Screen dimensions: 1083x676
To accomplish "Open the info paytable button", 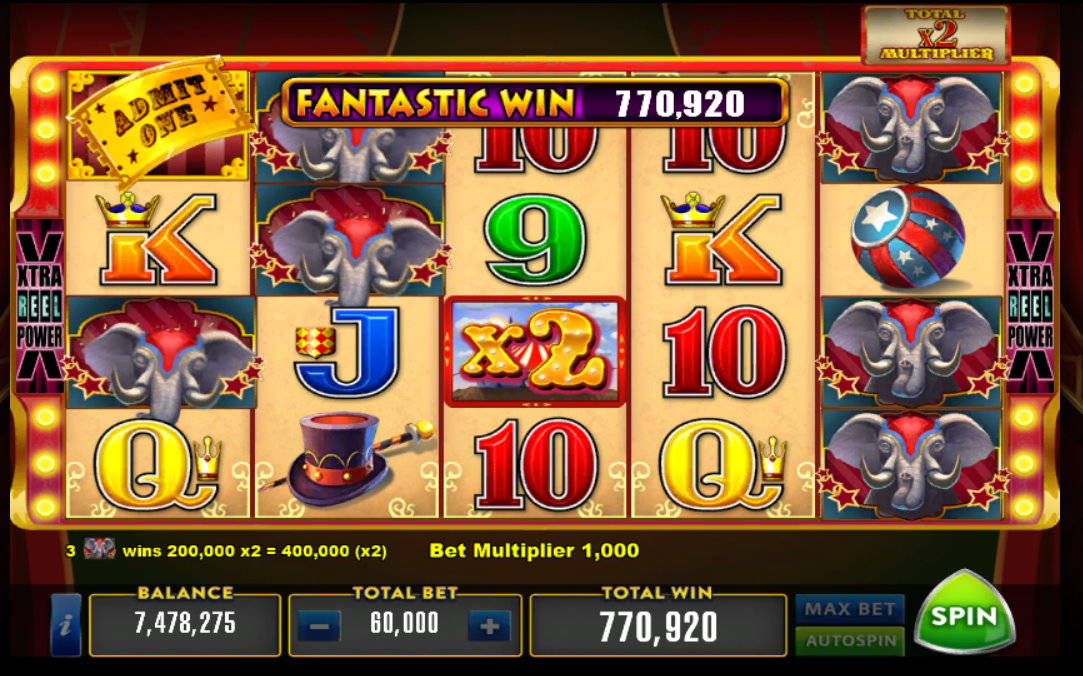I will (x=66, y=626).
